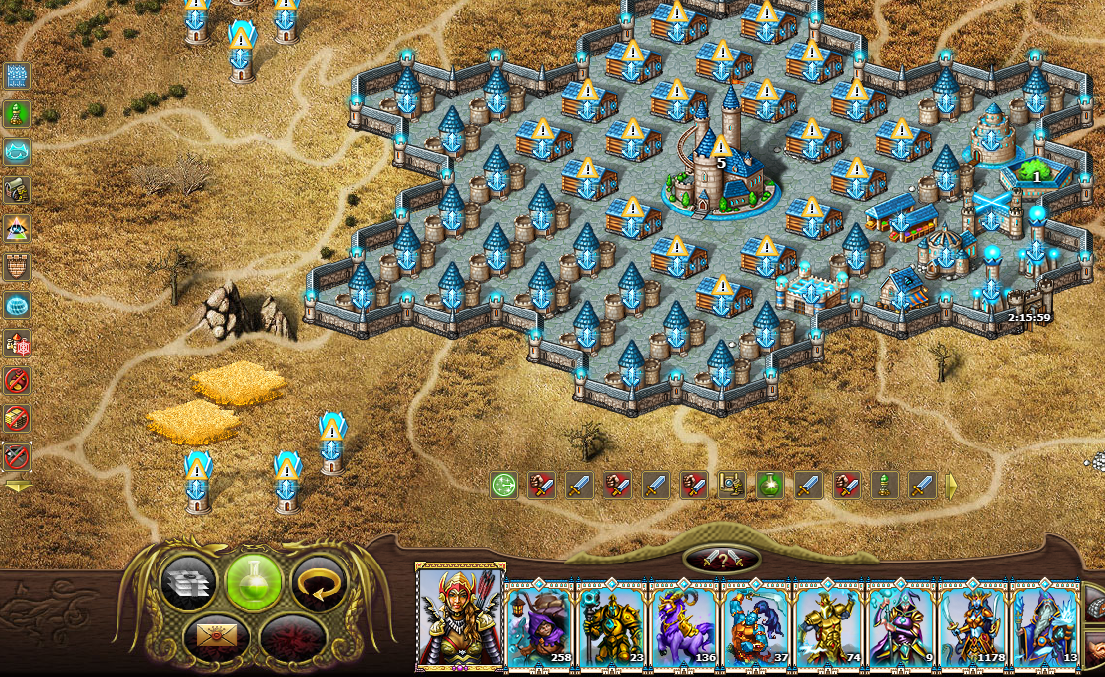Select the purple-hat unit card with 258
1105x677 pixels.
pyautogui.click(x=540, y=625)
